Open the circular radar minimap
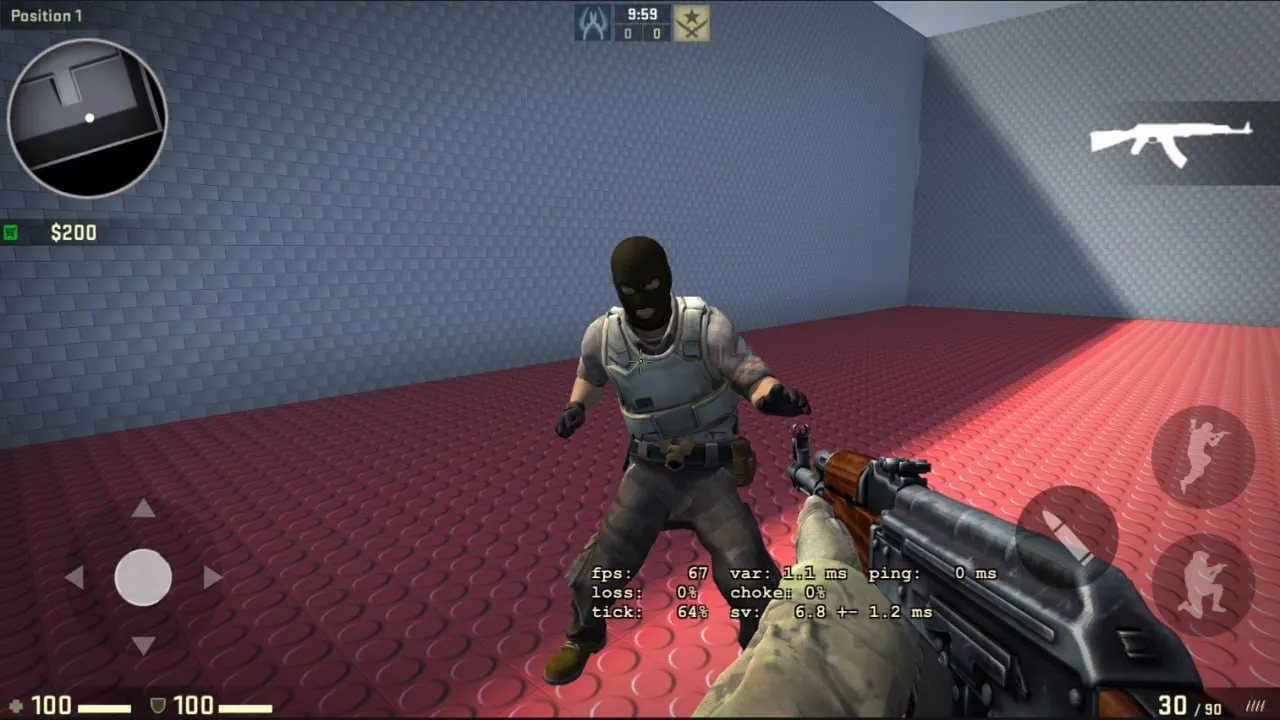The width and height of the screenshot is (1280, 720). pos(87,118)
